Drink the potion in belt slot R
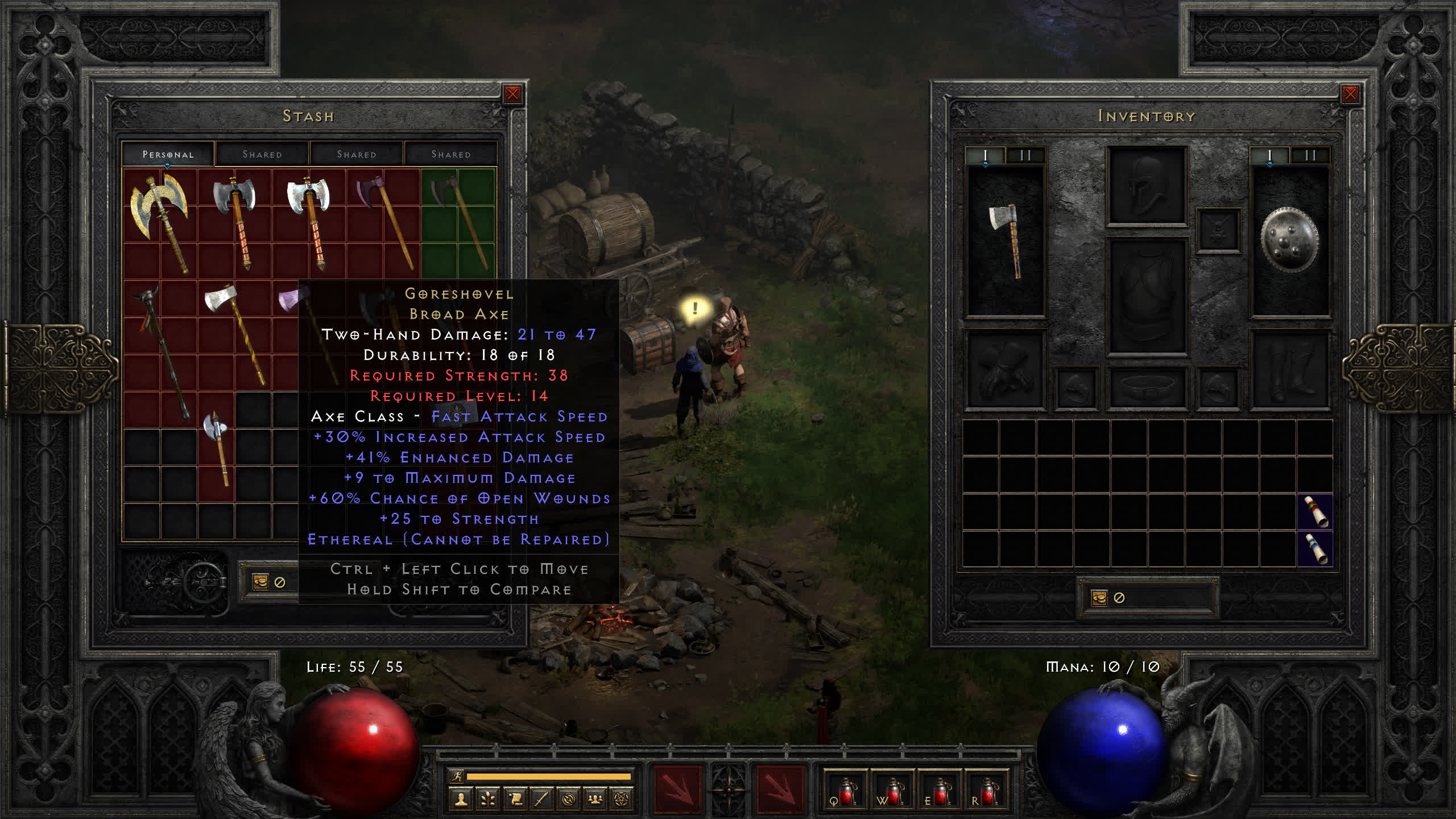 tap(986, 791)
